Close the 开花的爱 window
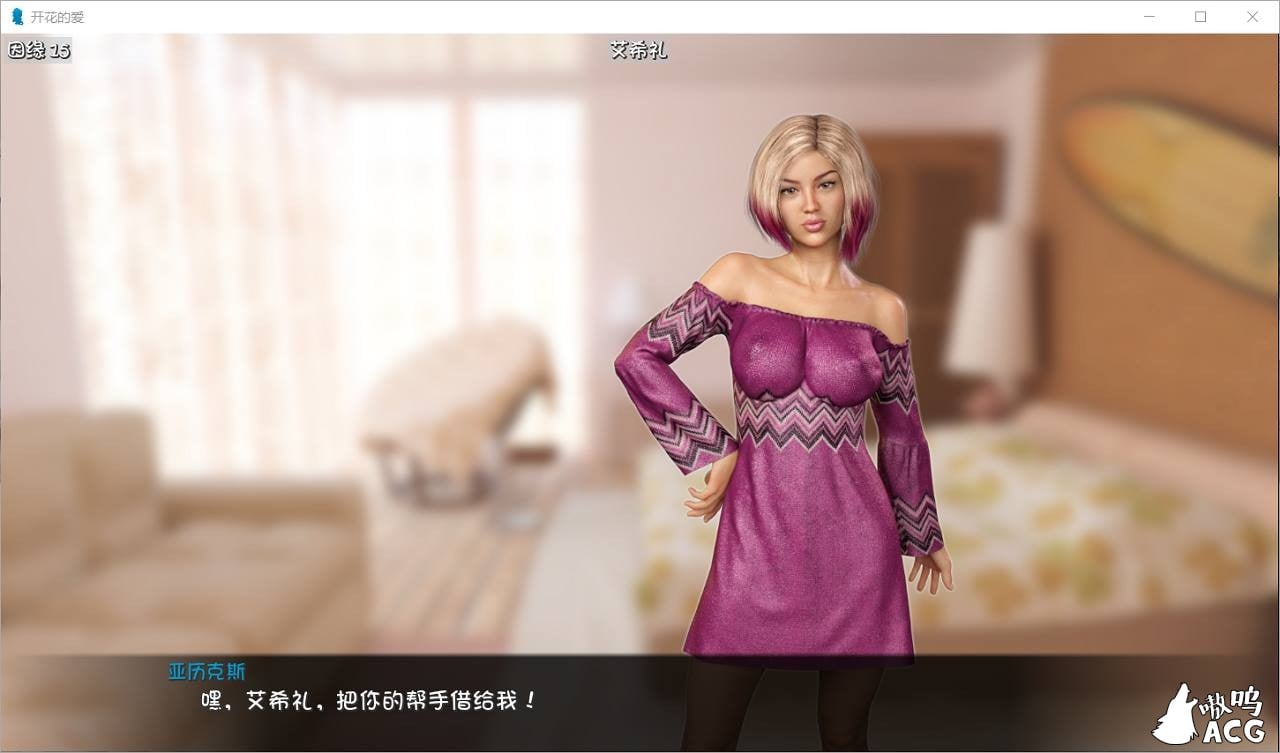Viewport: 1280px width, 753px height. pyautogui.click(x=1253, y=16)
